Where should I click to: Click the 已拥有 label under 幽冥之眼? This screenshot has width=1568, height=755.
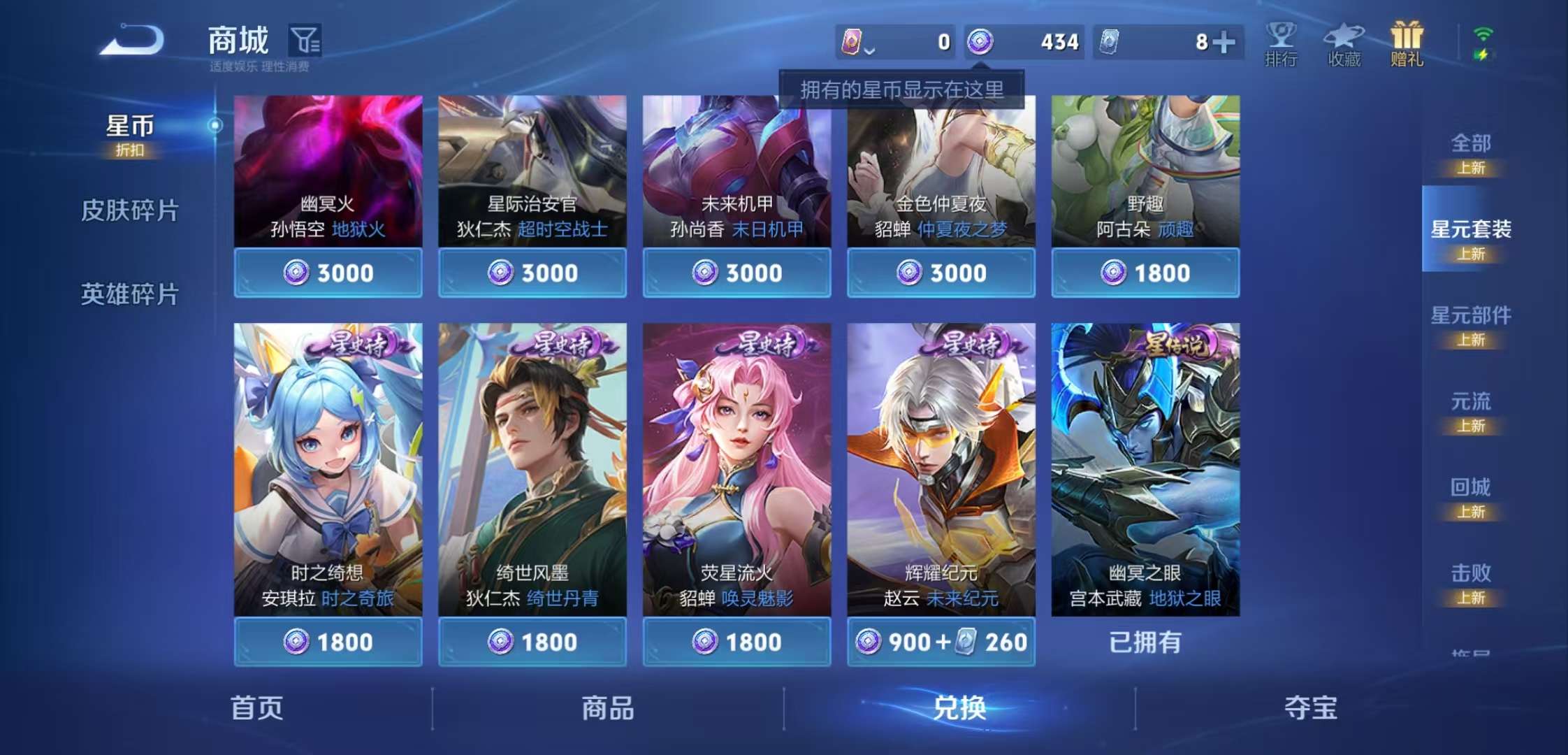(1145, 641)
